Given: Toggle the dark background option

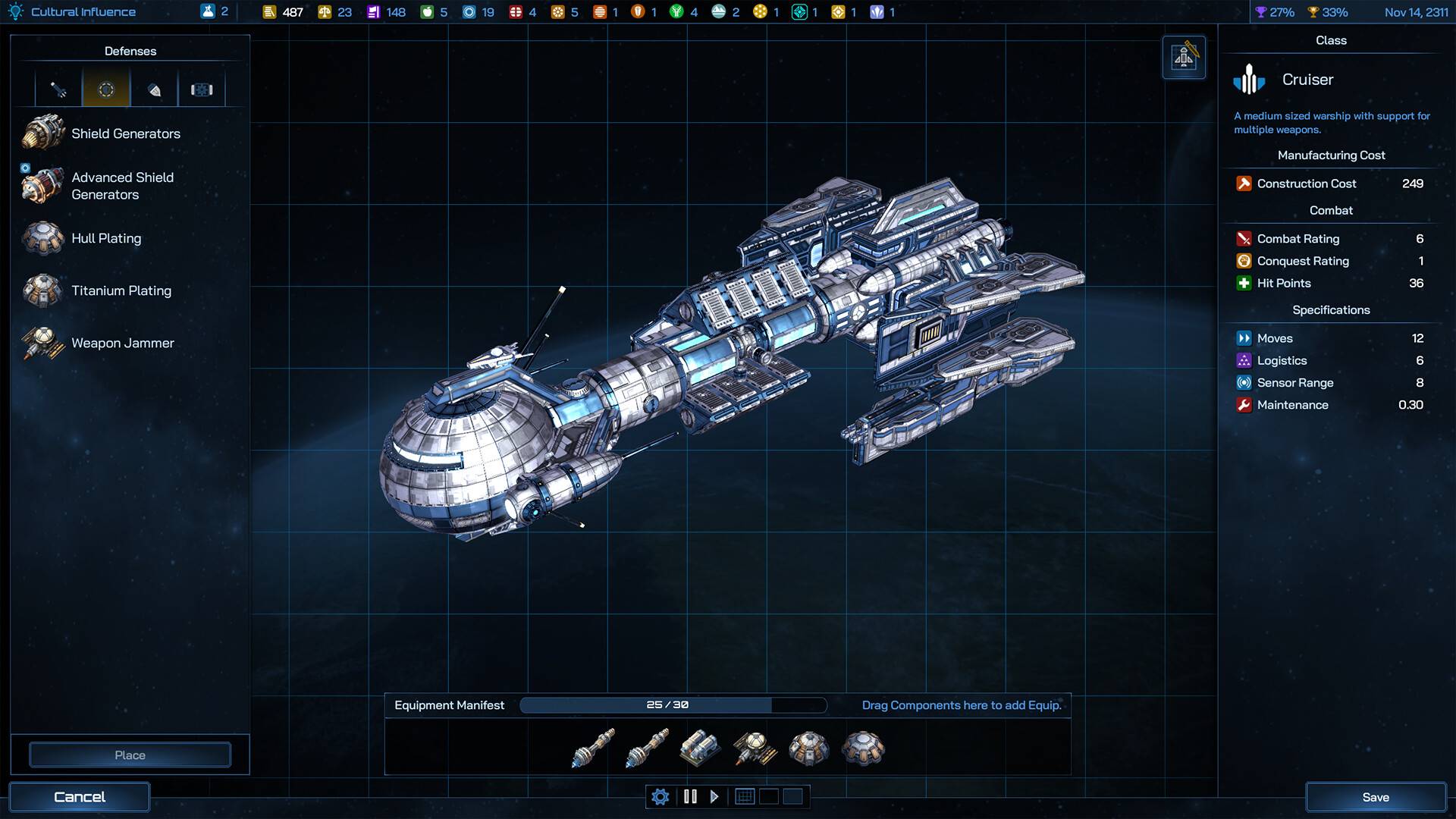Looking at the screenshot, I should (x=769, y=796).
